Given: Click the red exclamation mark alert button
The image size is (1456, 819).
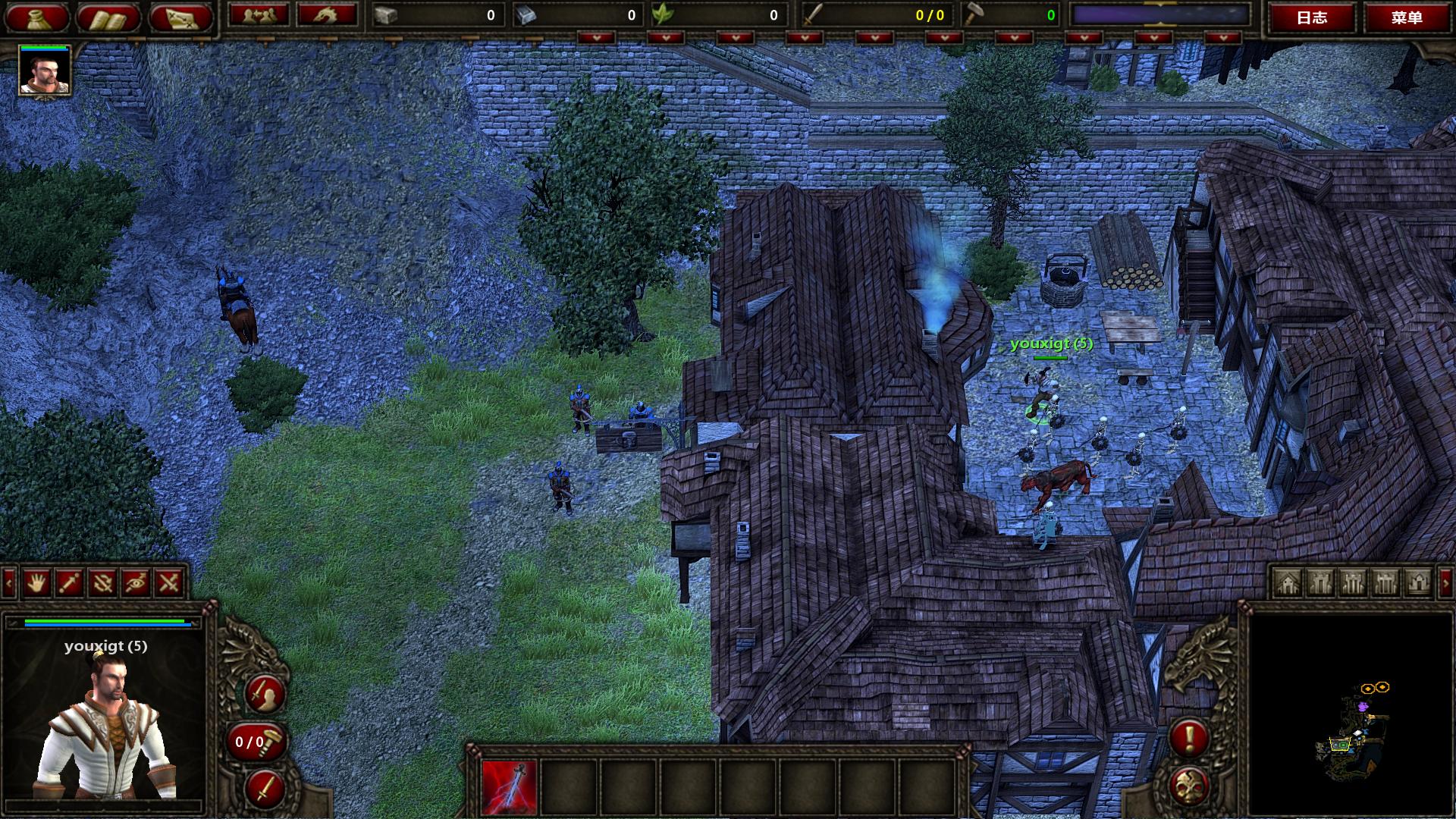Looking at the screenshot, I should point(1188,737).
